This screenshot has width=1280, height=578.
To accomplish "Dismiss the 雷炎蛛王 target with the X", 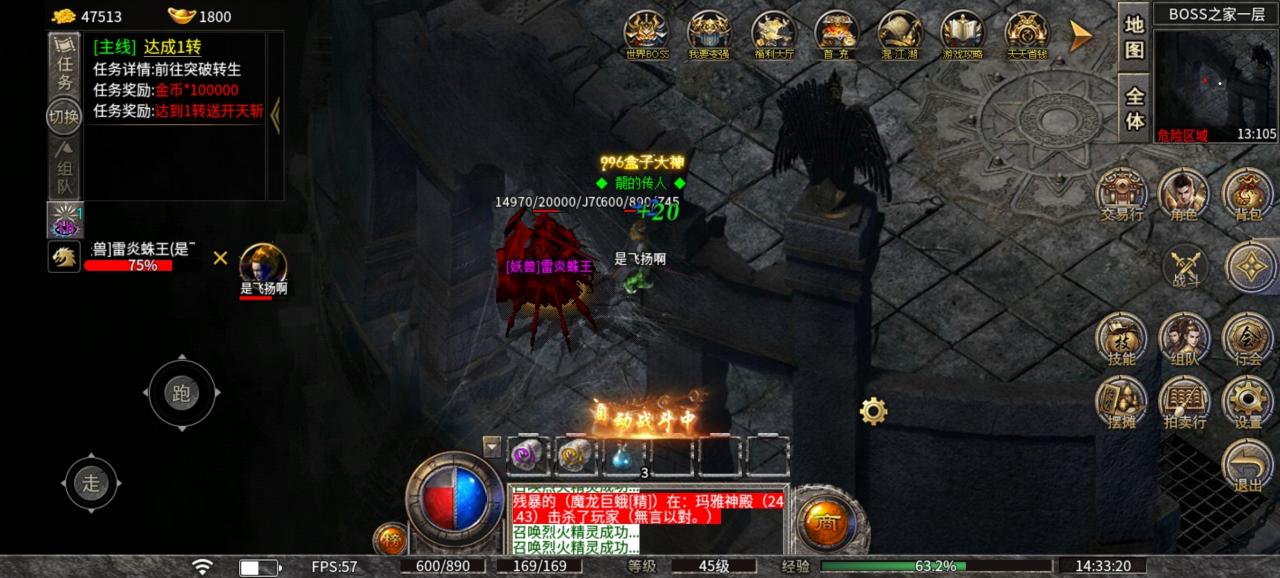I will point(220,258).
